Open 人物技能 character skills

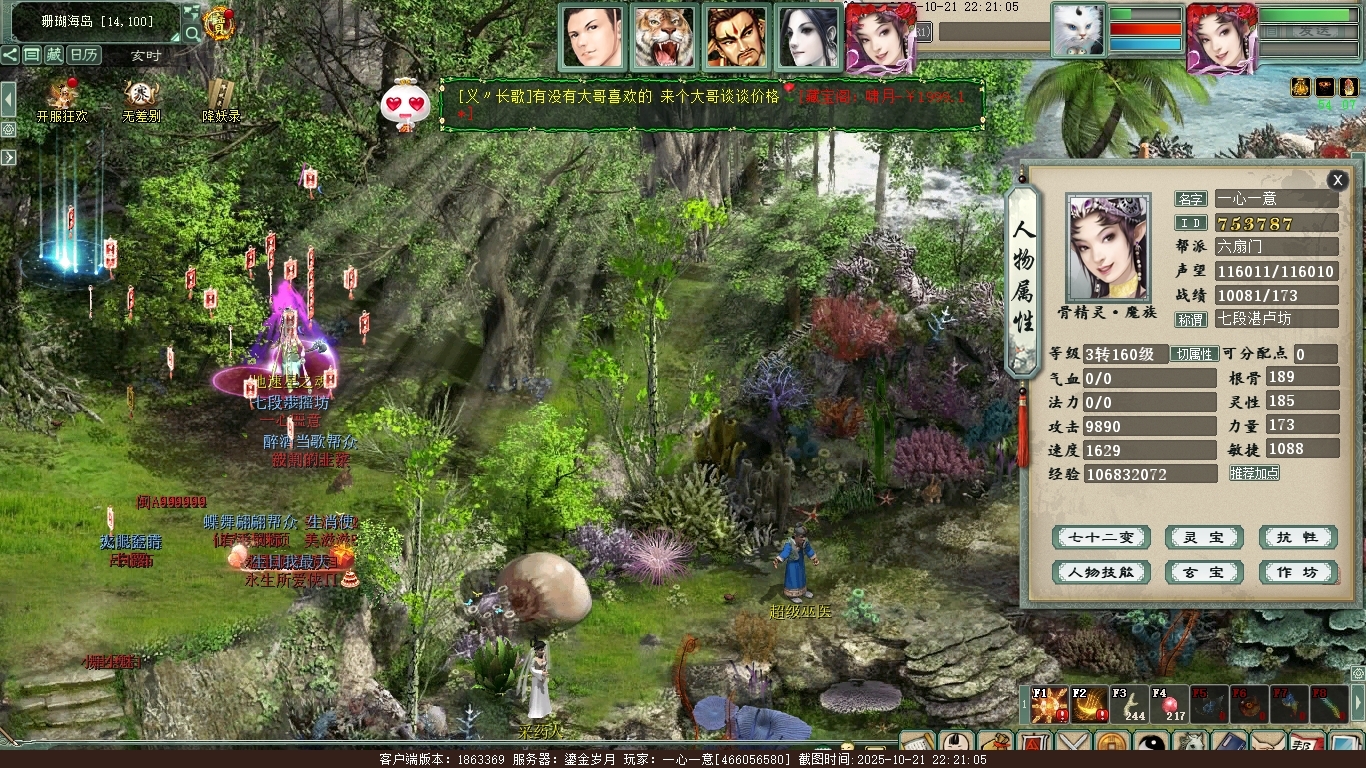(x=1101, y=573)
